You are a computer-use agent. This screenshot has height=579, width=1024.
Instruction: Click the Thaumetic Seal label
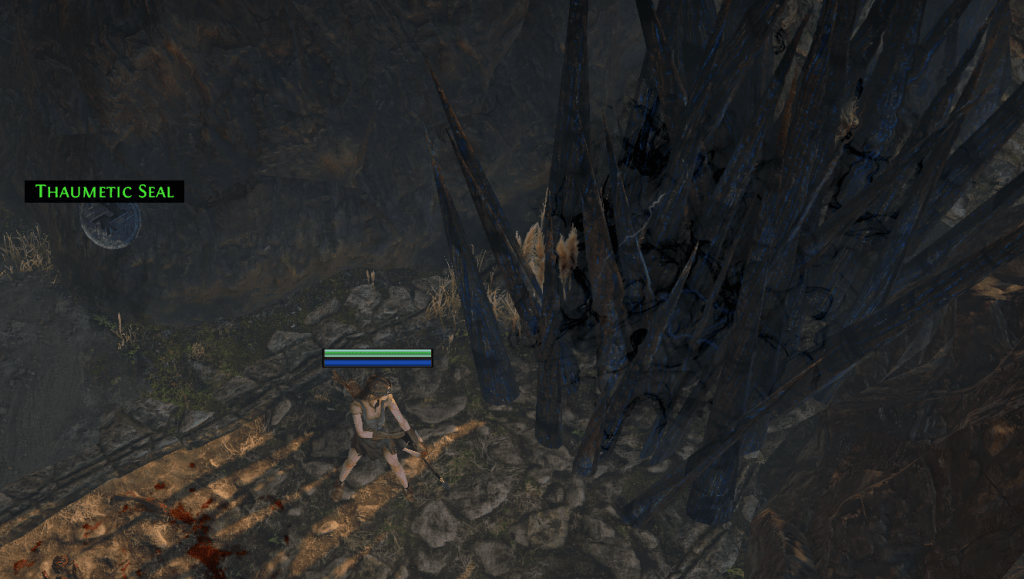(x=104, y=191)
